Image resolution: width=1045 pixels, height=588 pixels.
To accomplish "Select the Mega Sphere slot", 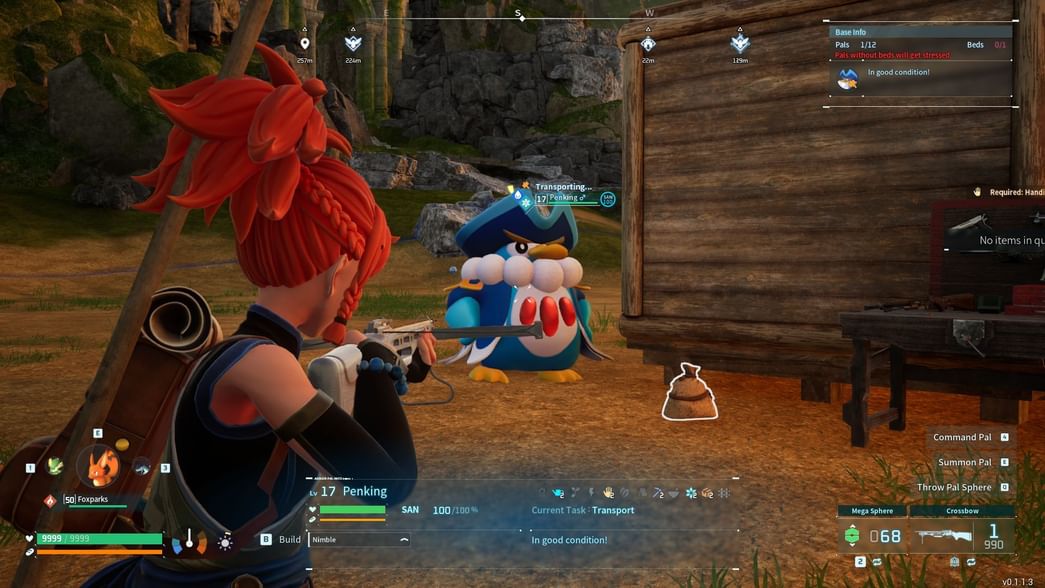I will (x=870, y=536).
